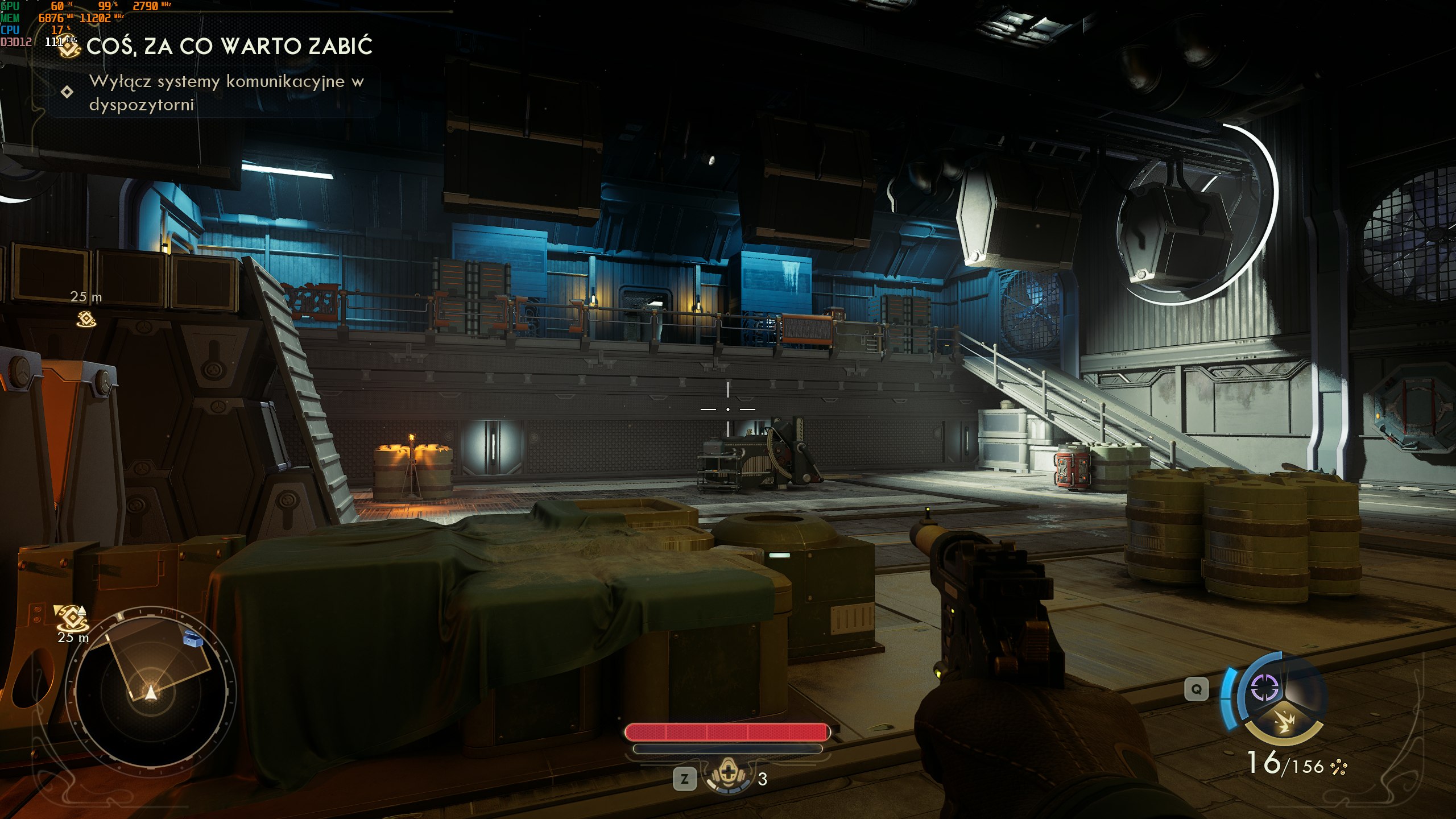Select the objective "Wyłącz systemy komunikacyjne w dyspozytorni"
The height and width of the screenshot is (819, 1456).
point(226,93)
